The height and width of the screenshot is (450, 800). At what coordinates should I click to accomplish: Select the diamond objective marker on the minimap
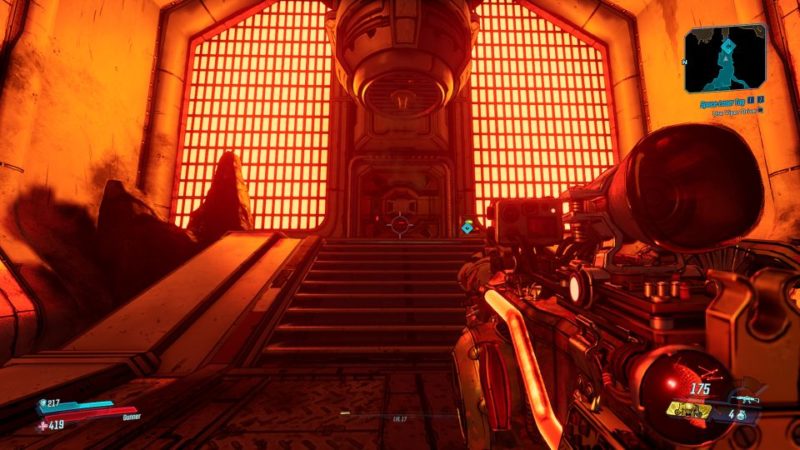(729, 47)
